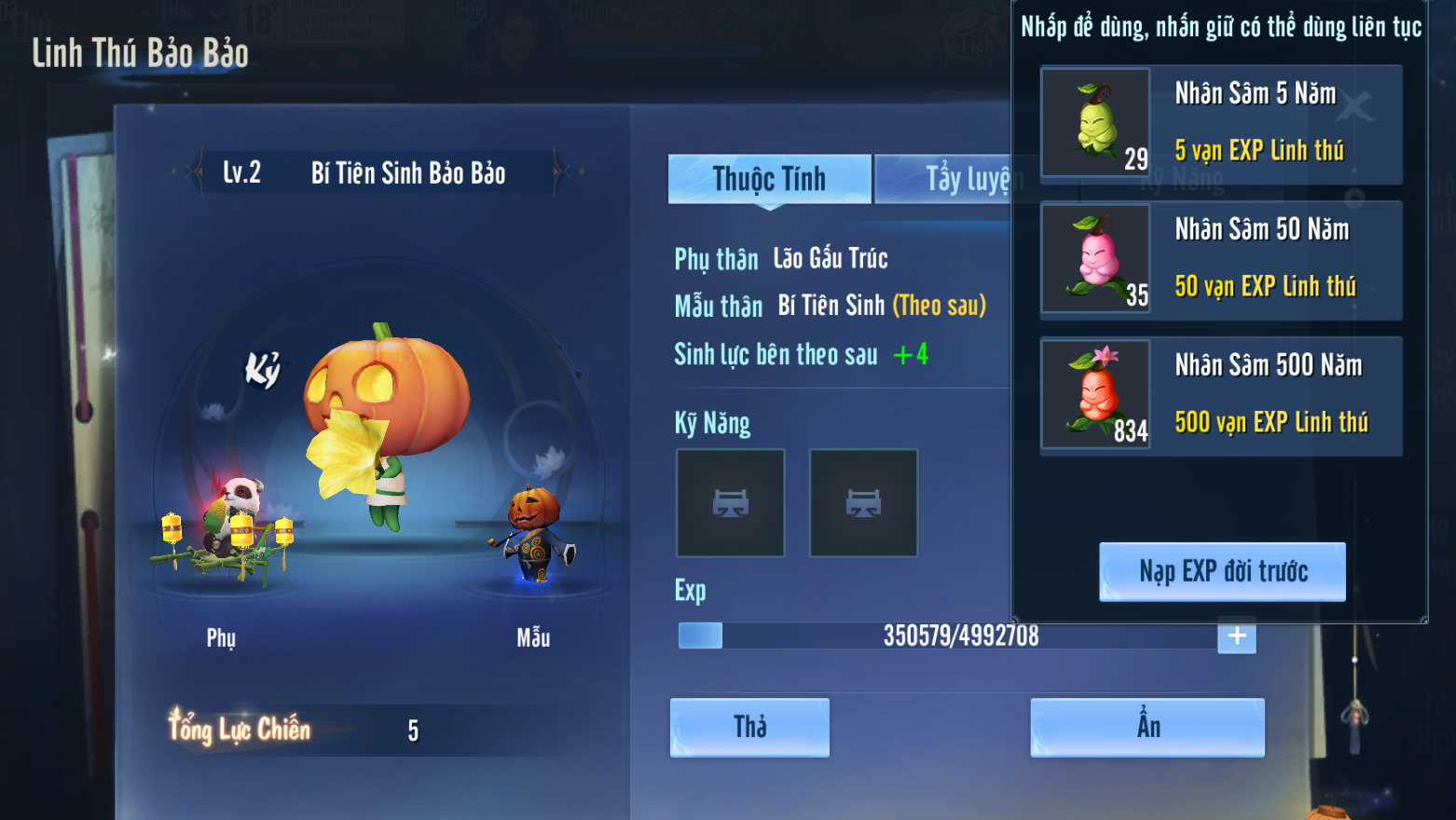Use the Nhân Sâm 5 Năm item

(1095, 122)
